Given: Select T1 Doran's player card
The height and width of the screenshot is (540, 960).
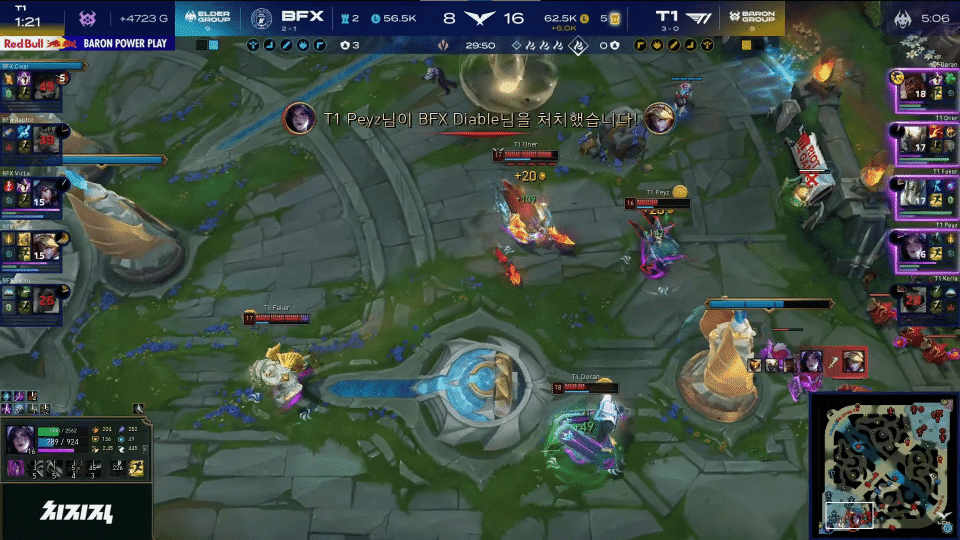Looking at the screenshot, I should pos(923,90).
